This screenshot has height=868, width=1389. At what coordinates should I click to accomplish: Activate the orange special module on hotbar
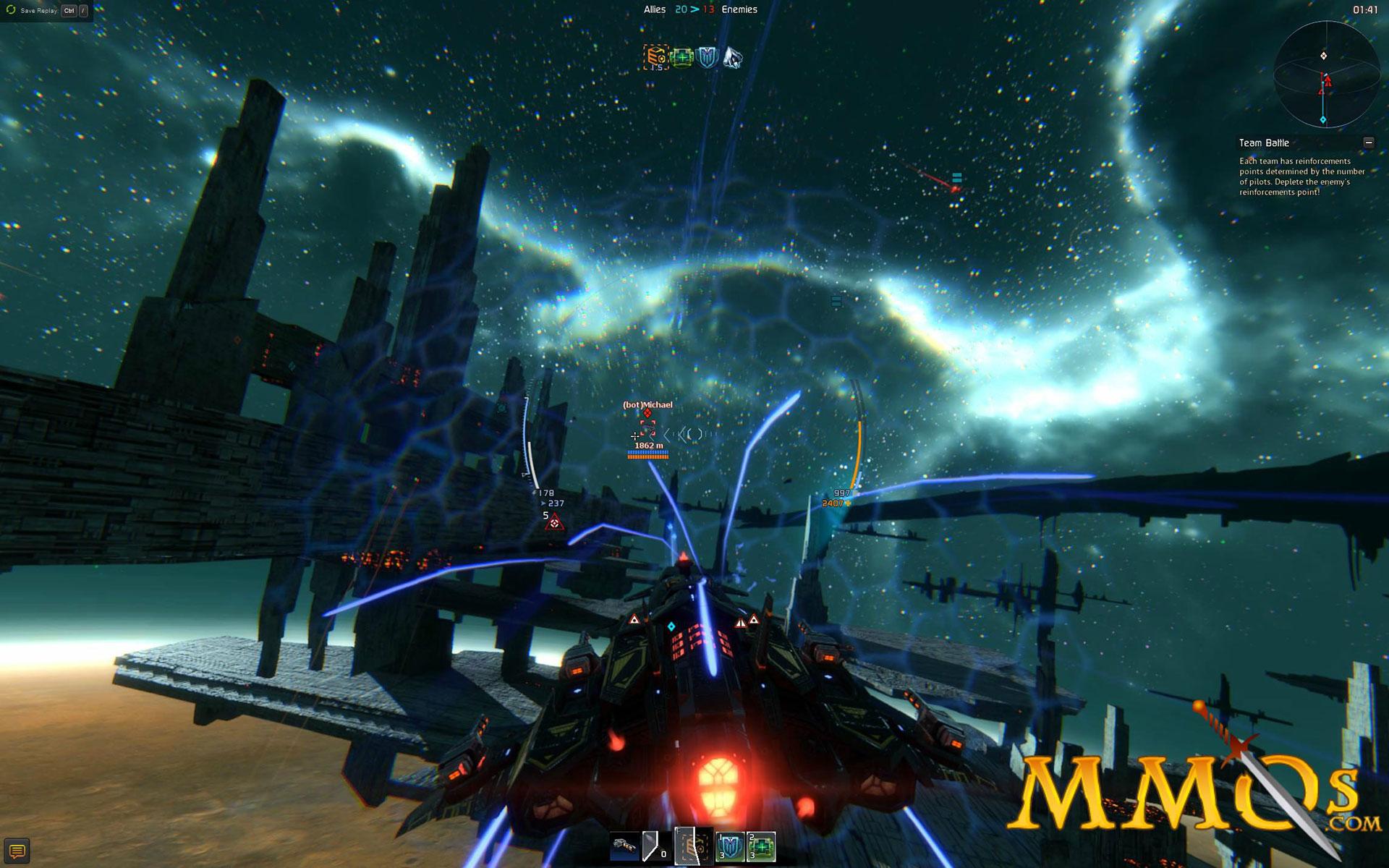pos(694,846)
